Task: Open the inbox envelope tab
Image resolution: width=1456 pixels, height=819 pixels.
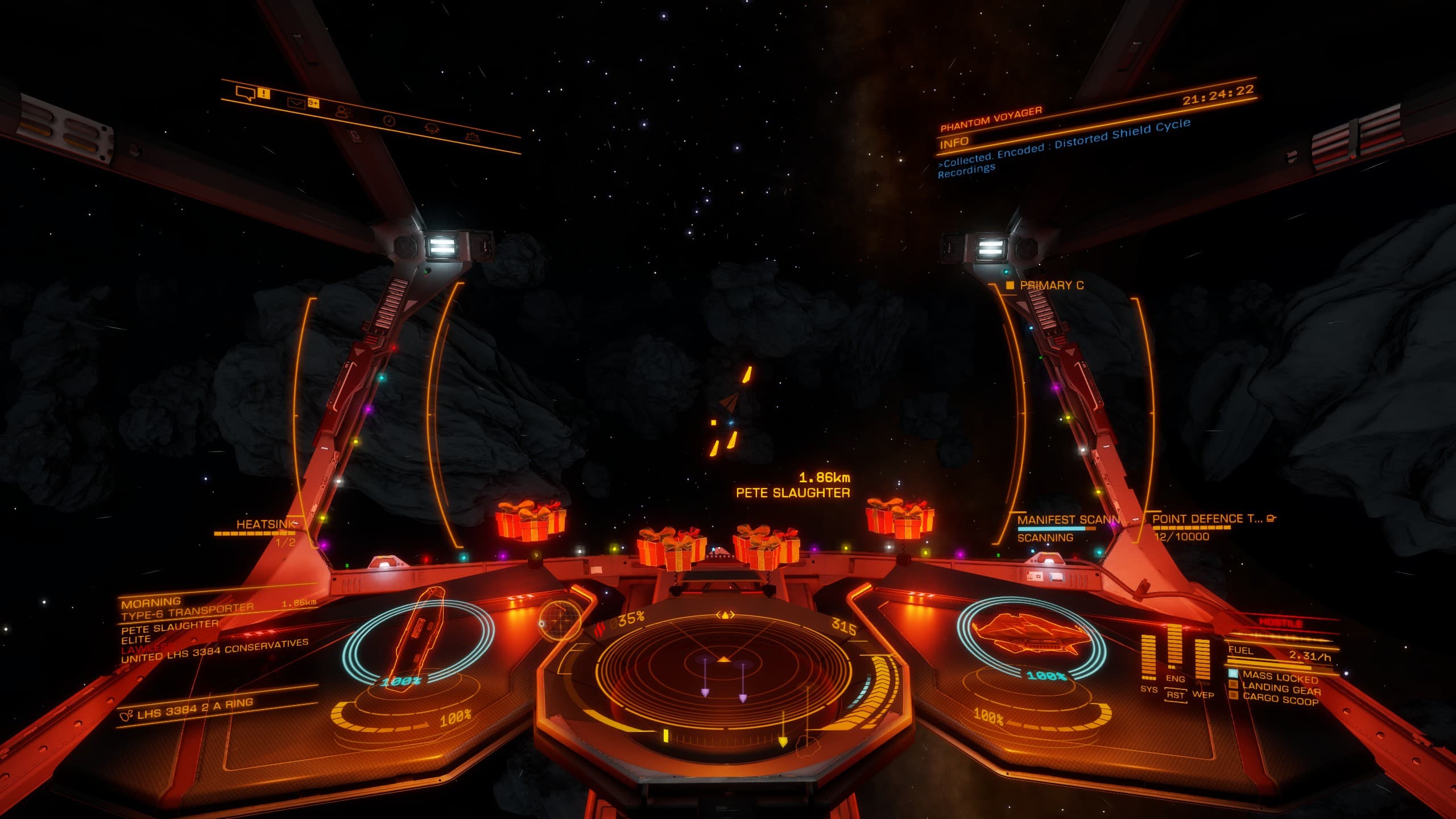Action: tap(296, 104)
